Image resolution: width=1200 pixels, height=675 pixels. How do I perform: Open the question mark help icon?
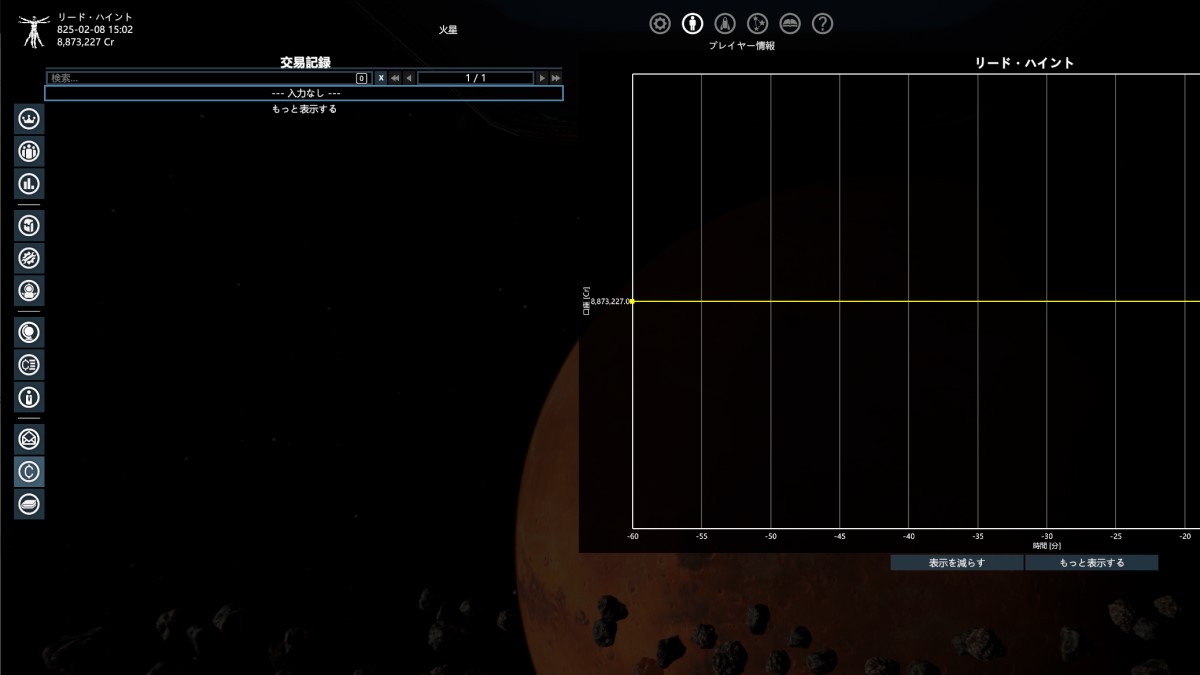[822, 24]
